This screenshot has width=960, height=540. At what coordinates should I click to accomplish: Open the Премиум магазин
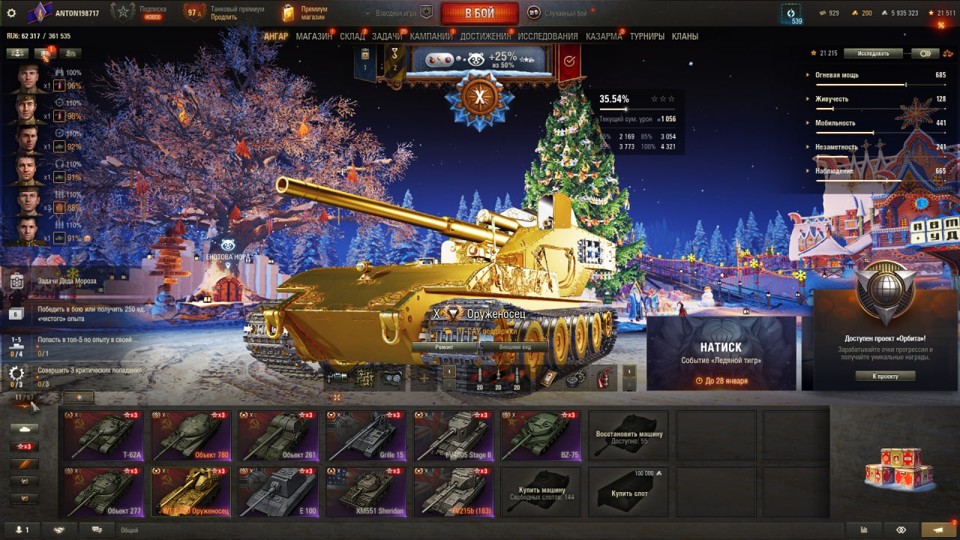coord(305,12)
